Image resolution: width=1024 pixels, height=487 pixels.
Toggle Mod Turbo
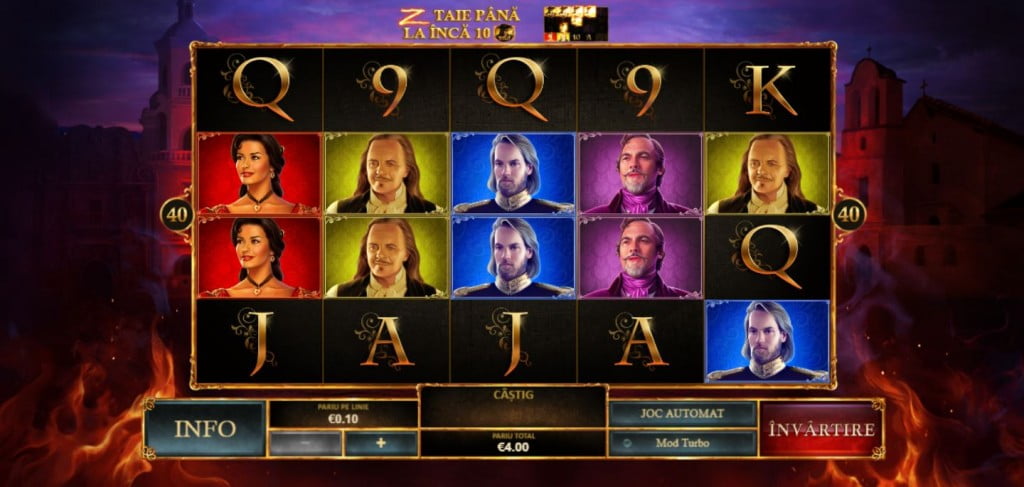pyautogui.click(x=682, y=443)
